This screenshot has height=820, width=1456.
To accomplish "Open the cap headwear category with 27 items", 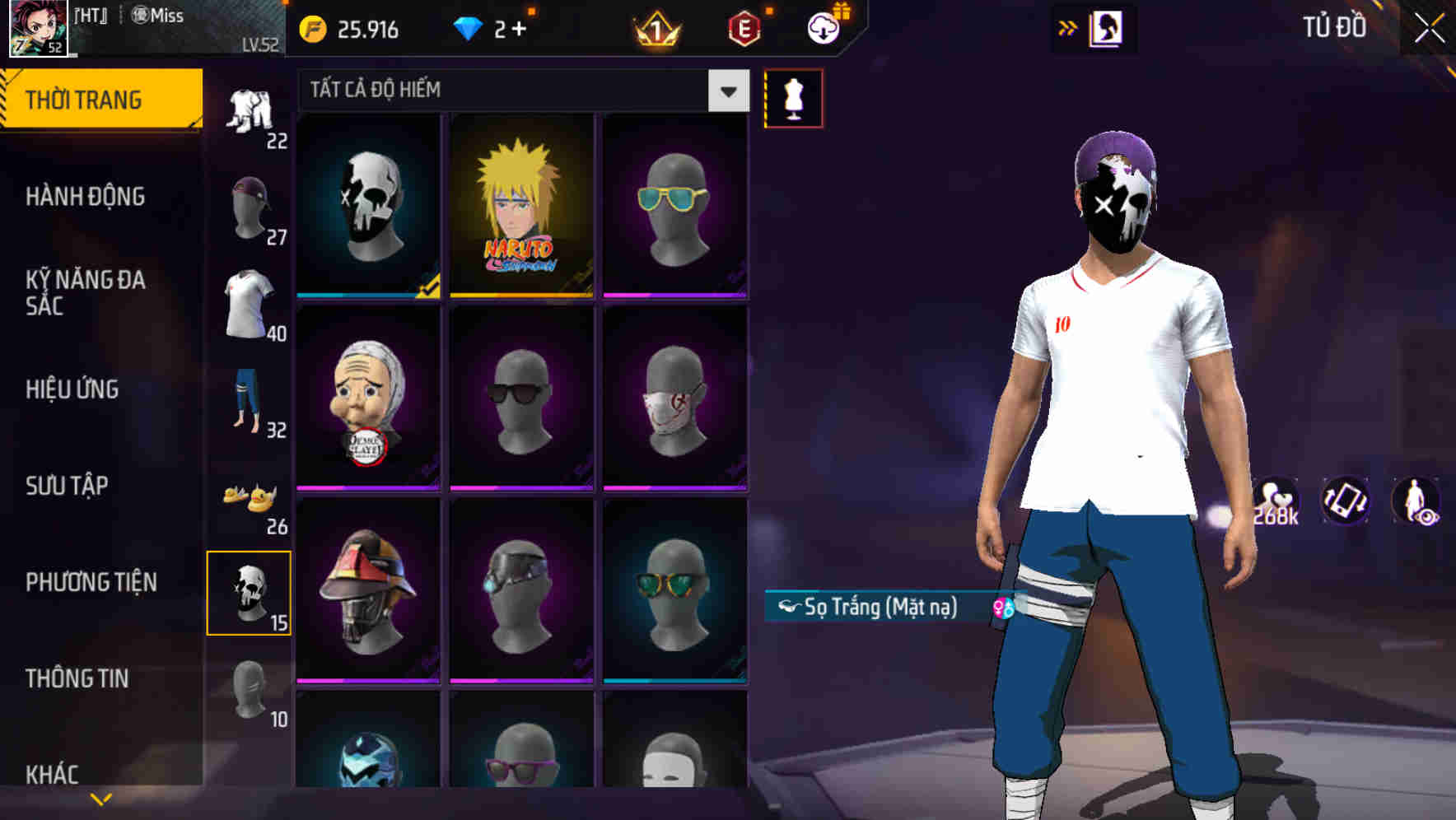I will [x=250, y=204].
